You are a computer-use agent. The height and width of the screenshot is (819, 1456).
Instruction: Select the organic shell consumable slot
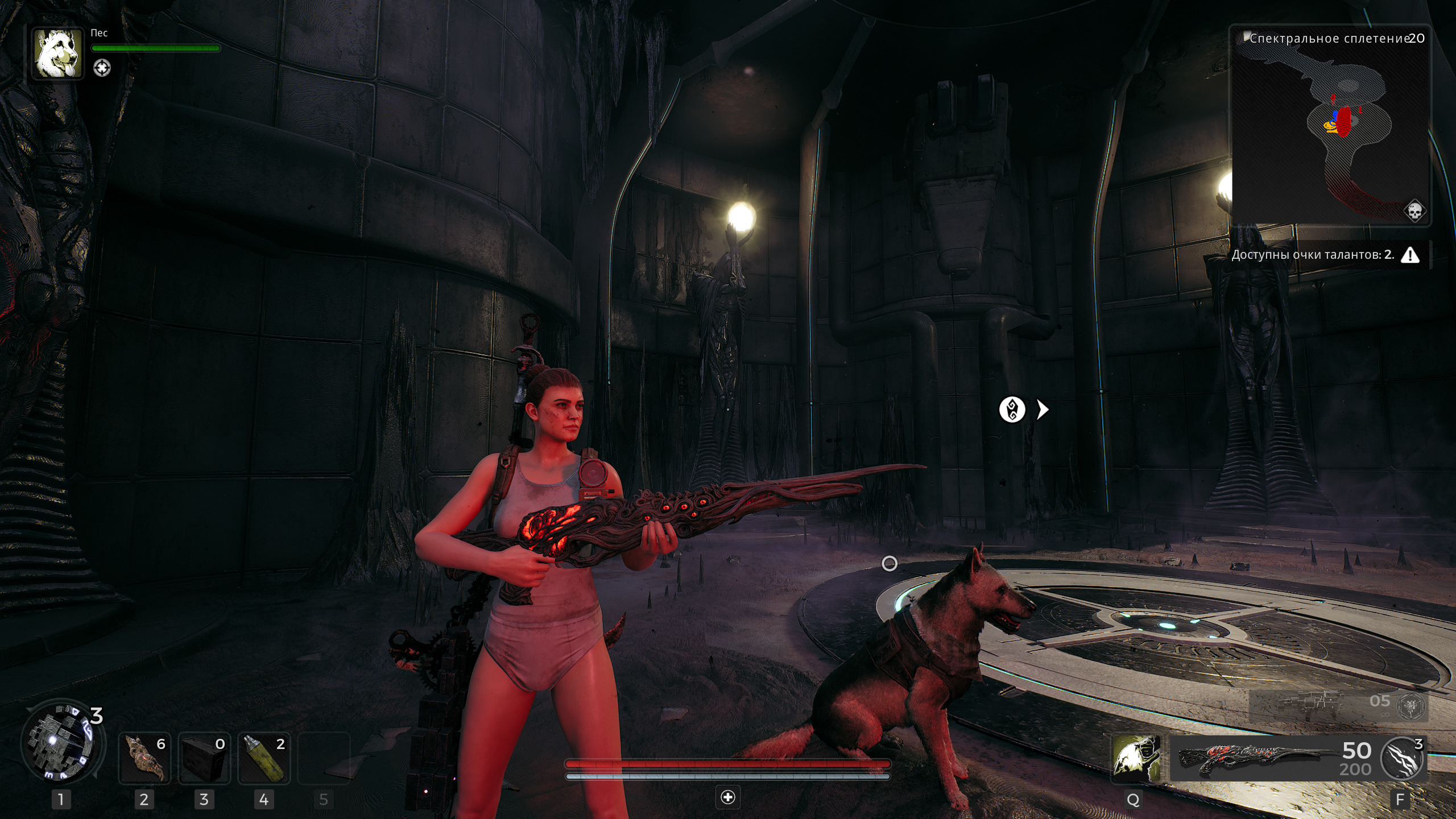144,759
